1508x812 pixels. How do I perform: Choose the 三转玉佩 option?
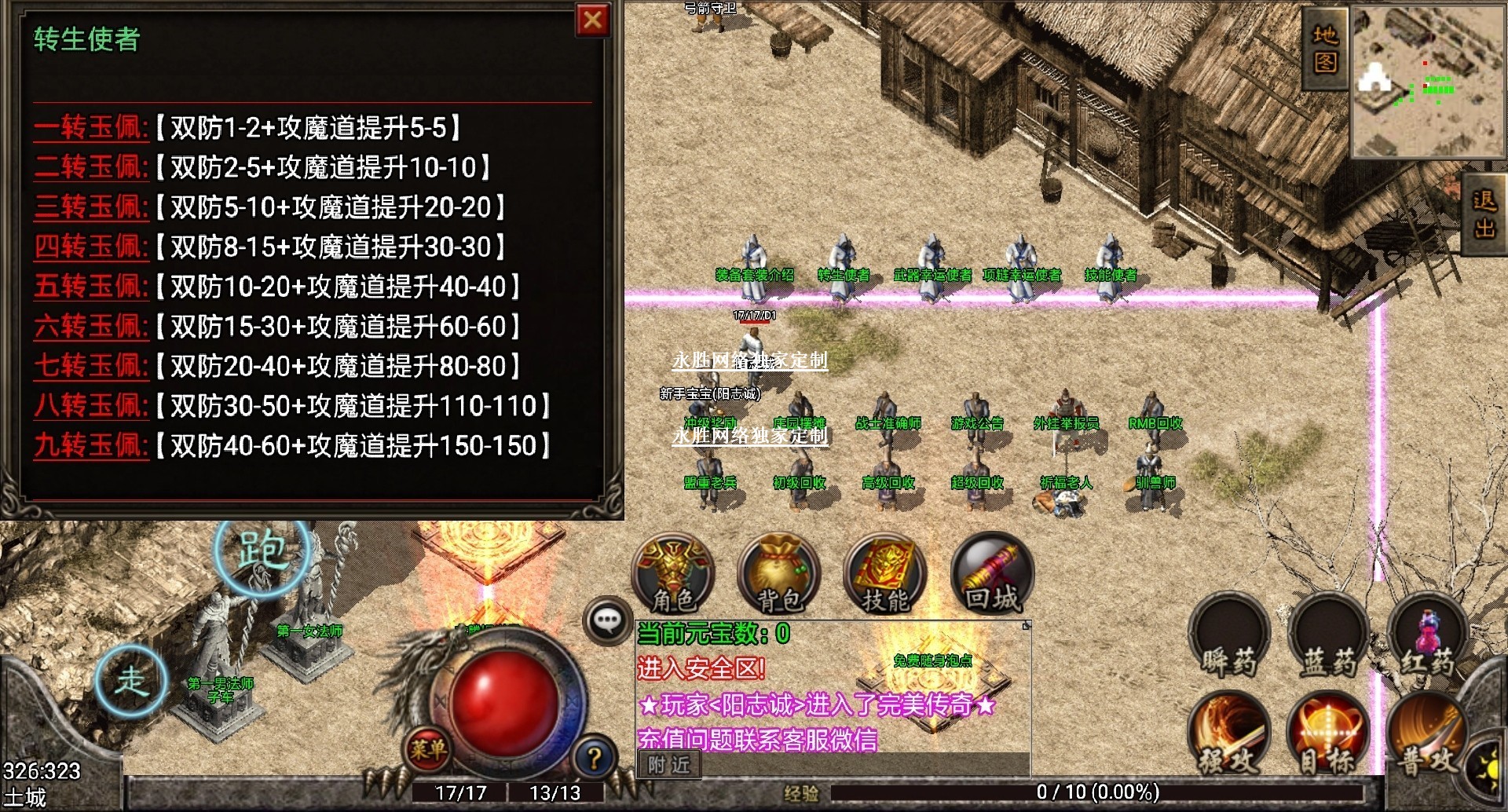[x=91, y=207]
